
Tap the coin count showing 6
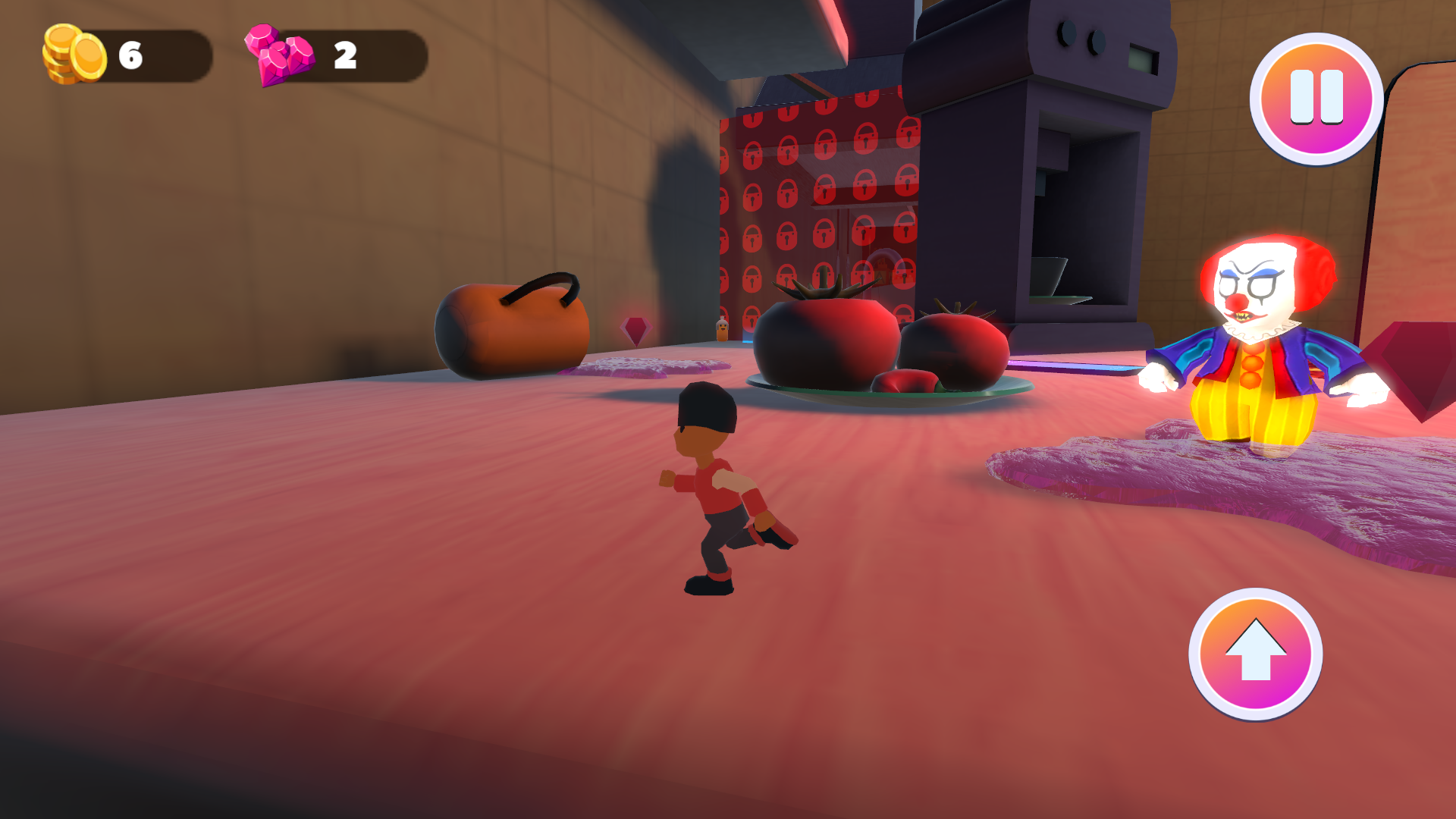point(130,55)
